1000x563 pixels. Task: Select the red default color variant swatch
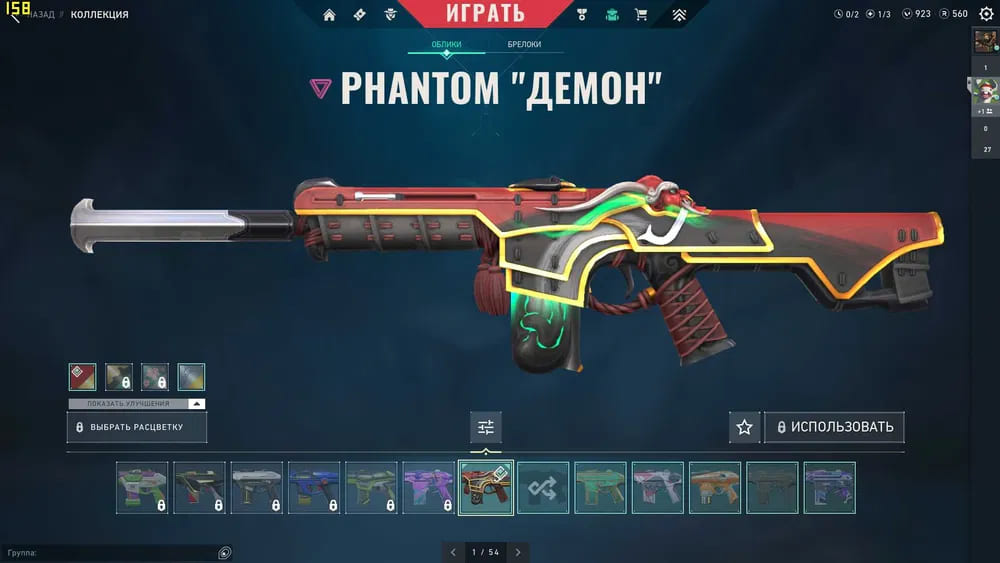tap(83, 377)
